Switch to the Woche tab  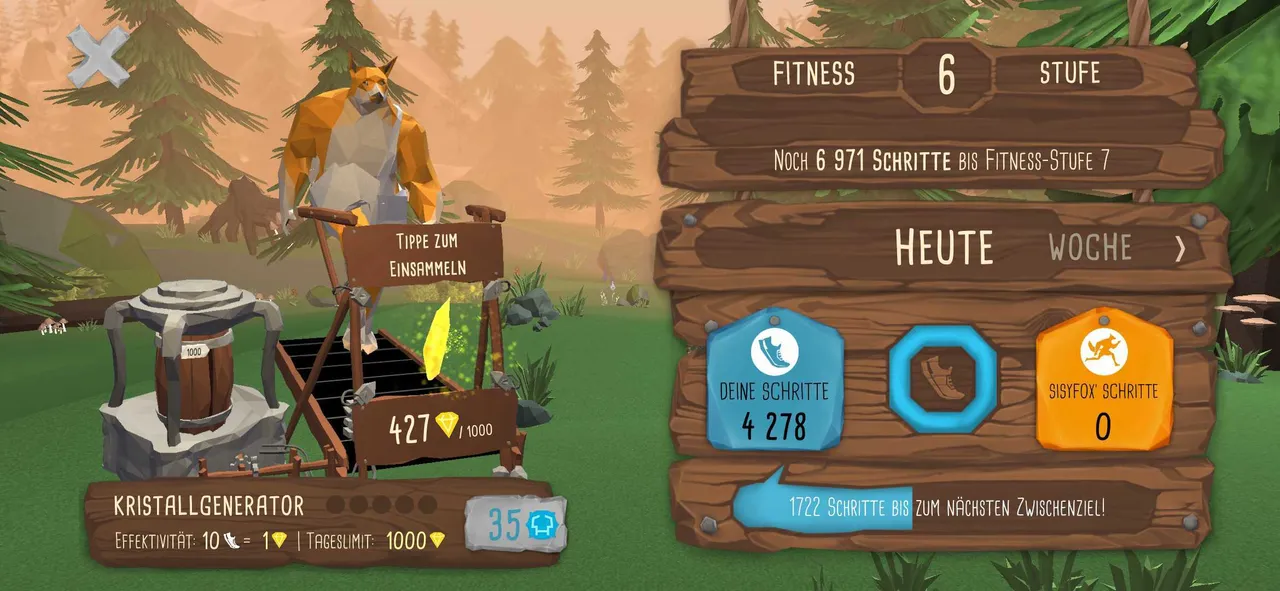[x=1089, y=247]
